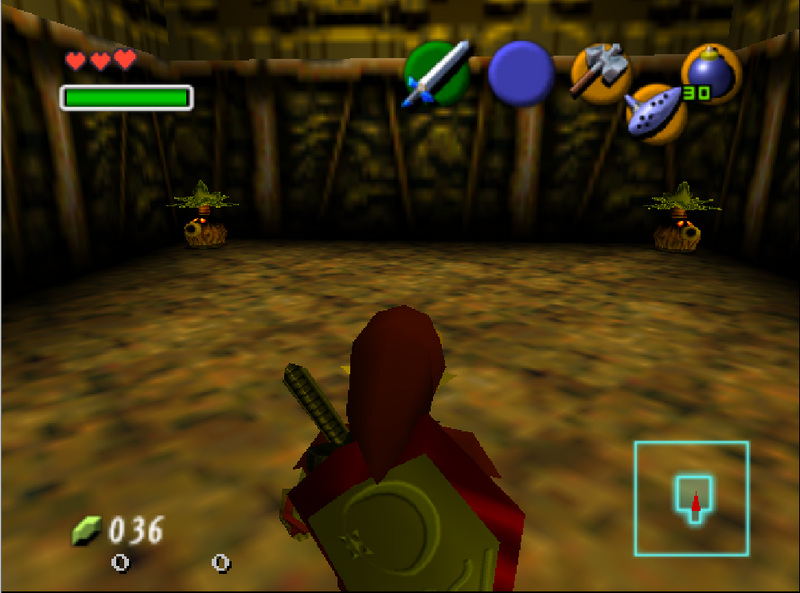
Task: Use the Megaton Hammer item
Action: click(x=599, y=72)
